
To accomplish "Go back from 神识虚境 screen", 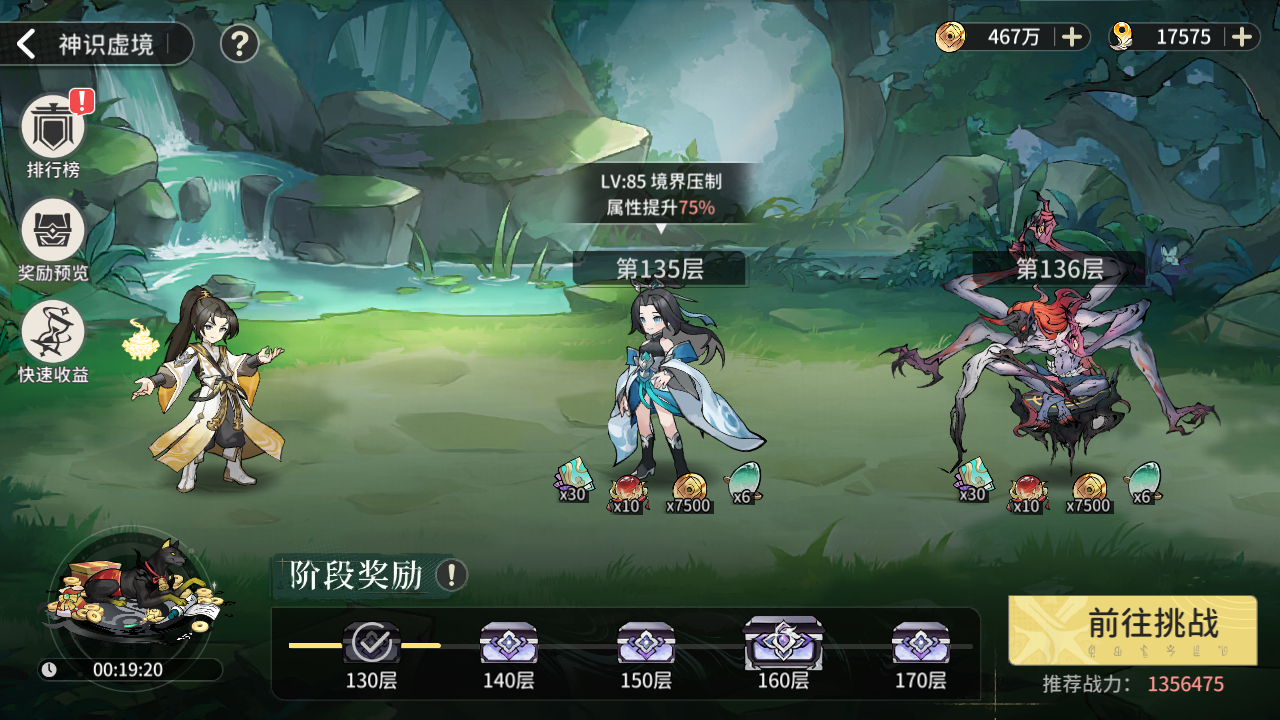I will [x=27, y=44].
